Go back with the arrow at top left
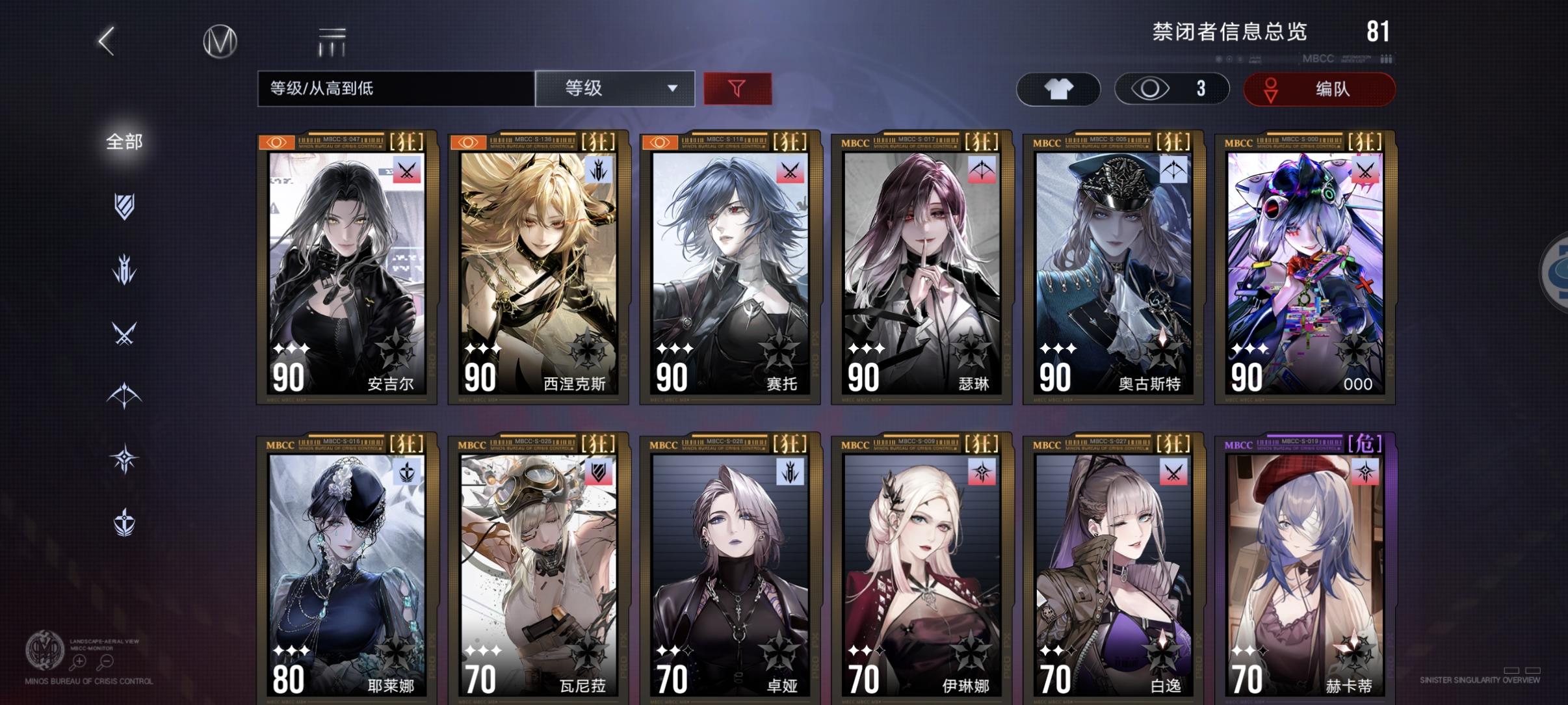This screenshot has height=705, width=1568. 106,41
